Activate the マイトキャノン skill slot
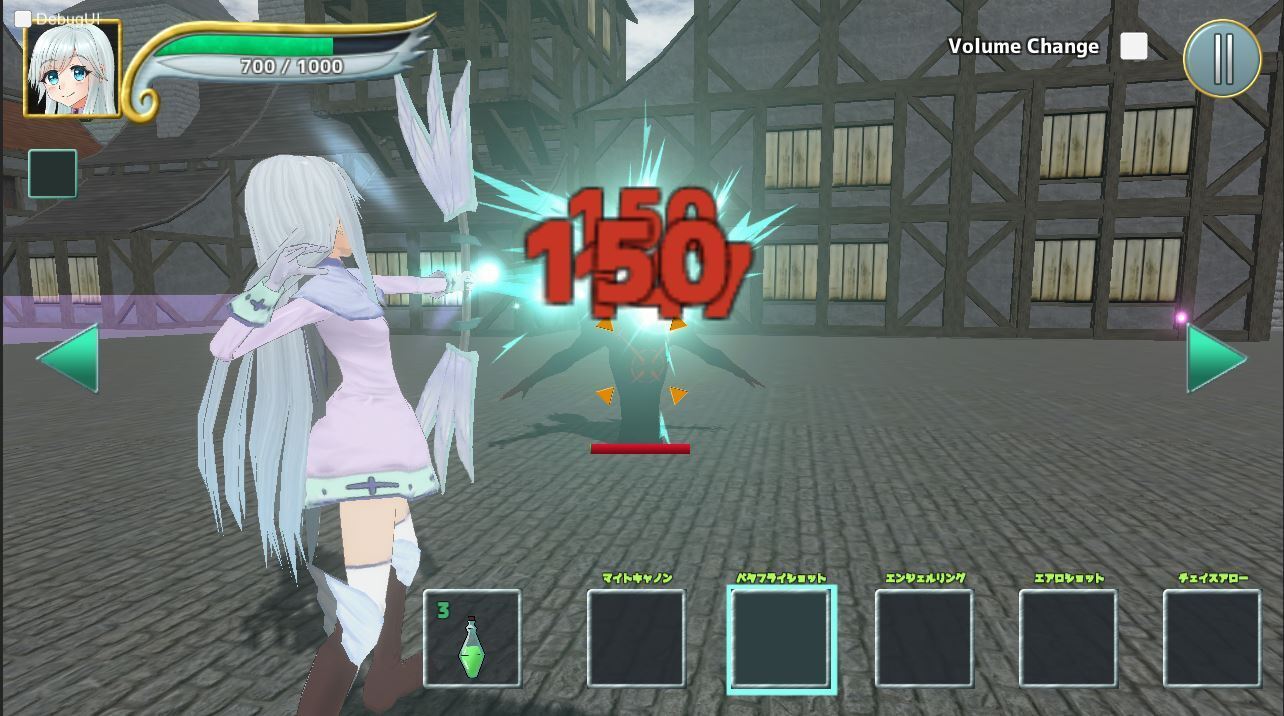The height and width of the screenshot is (716, 1284). (636, 638)
